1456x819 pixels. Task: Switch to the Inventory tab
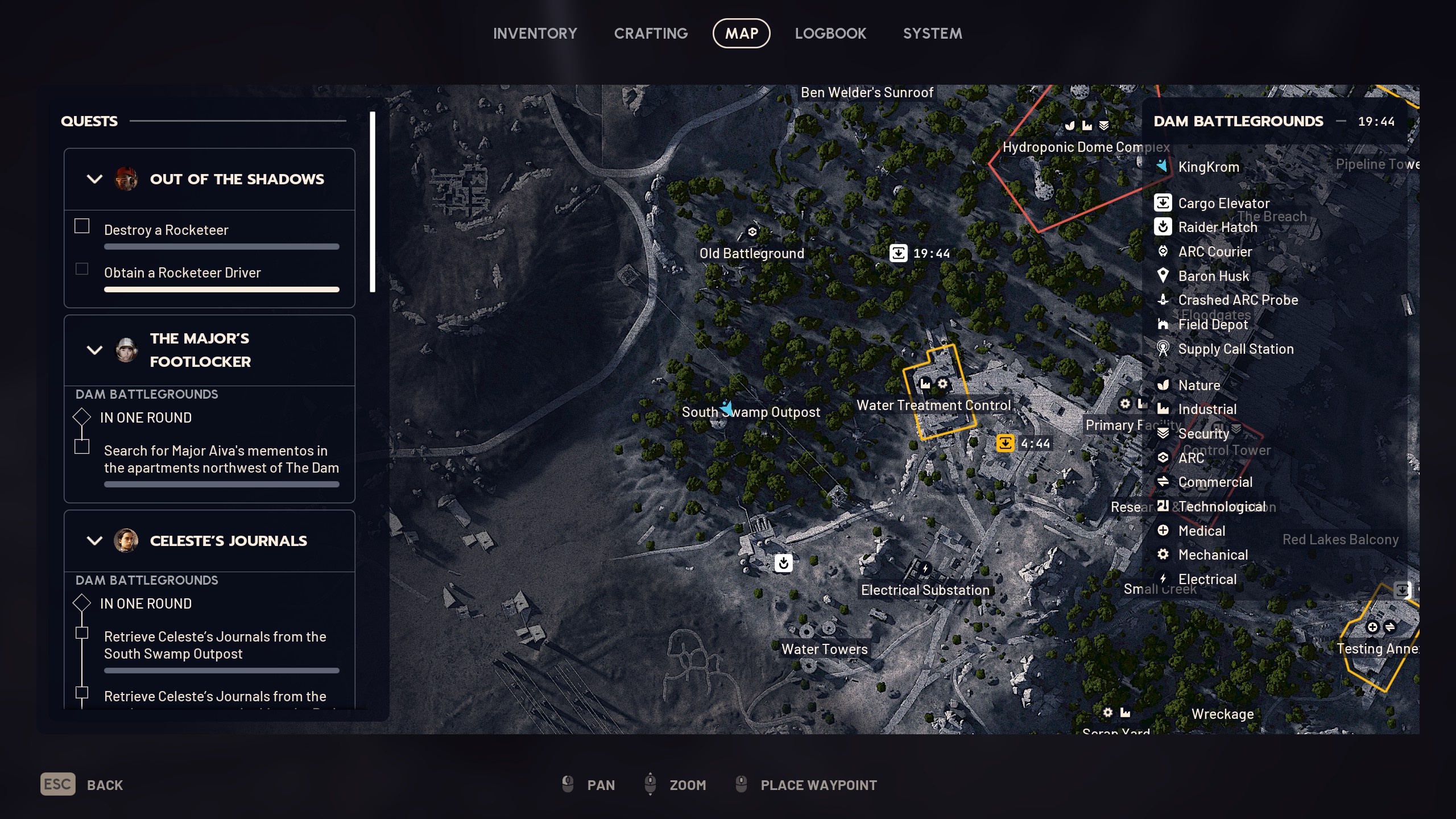pyautogui.click(x=535, y=33)
